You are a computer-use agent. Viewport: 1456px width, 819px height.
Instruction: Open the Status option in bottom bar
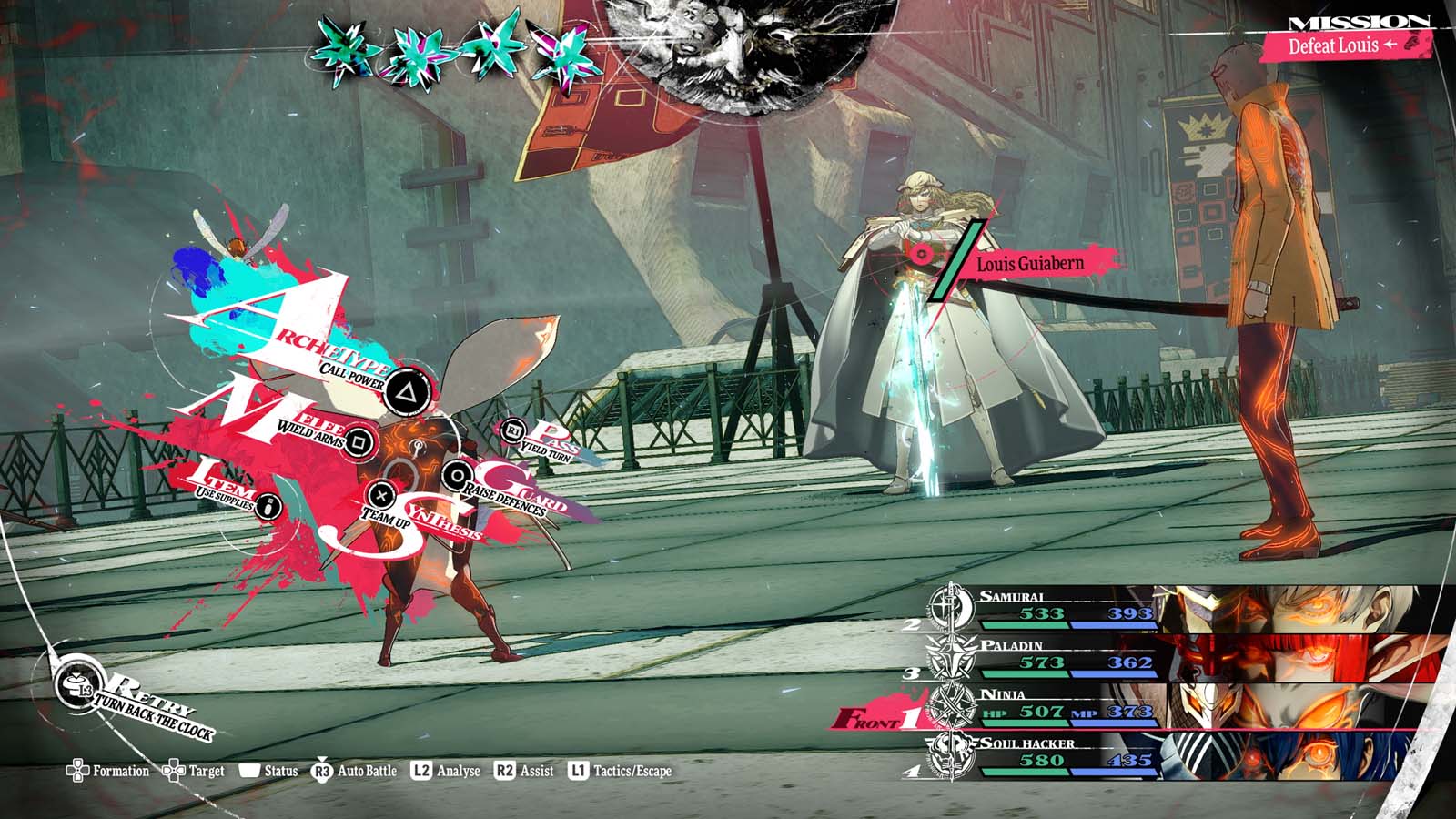[x=268, y=772]
